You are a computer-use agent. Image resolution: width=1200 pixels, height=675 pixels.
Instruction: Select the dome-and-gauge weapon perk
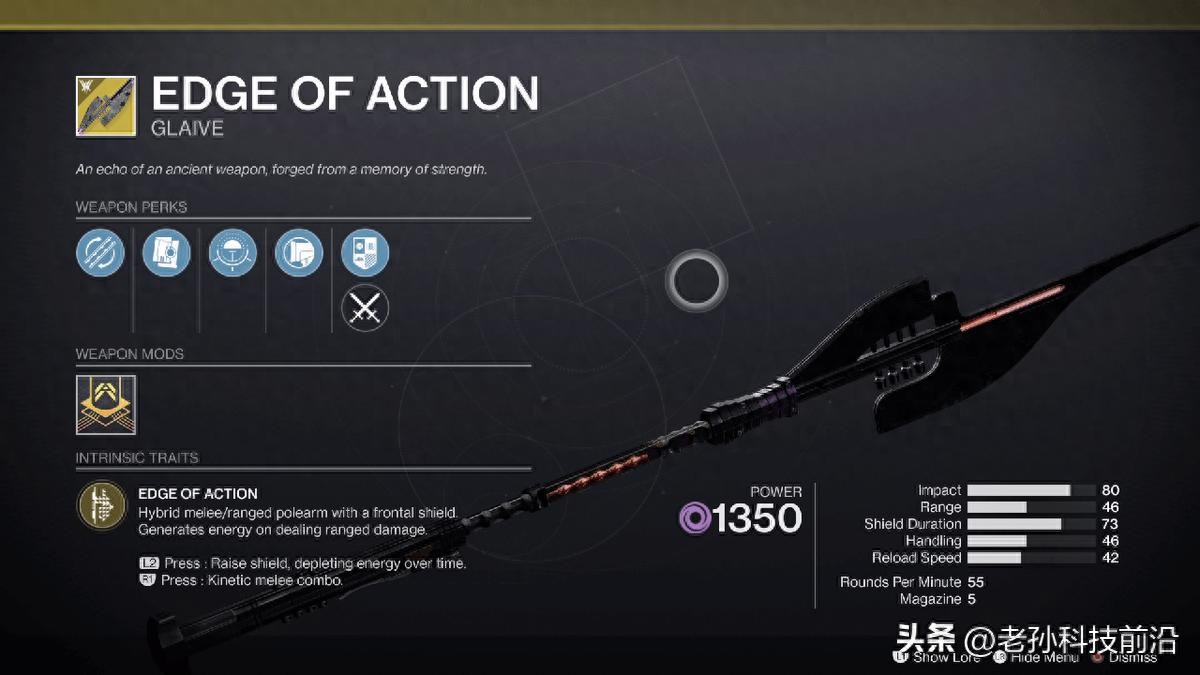point(233,252)
